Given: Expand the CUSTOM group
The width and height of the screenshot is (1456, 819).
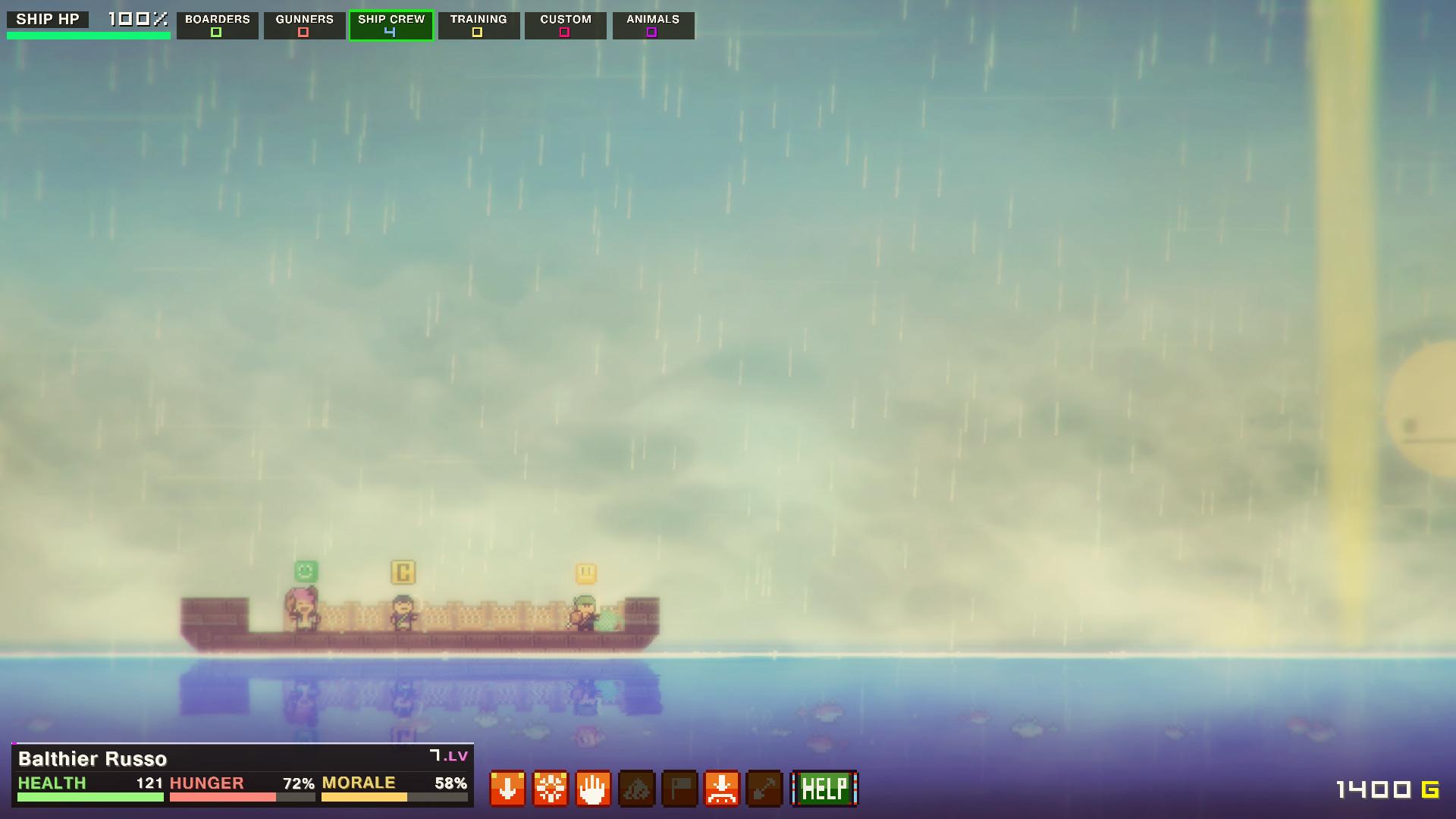Looking at the screenshot, I should [565, 25].
